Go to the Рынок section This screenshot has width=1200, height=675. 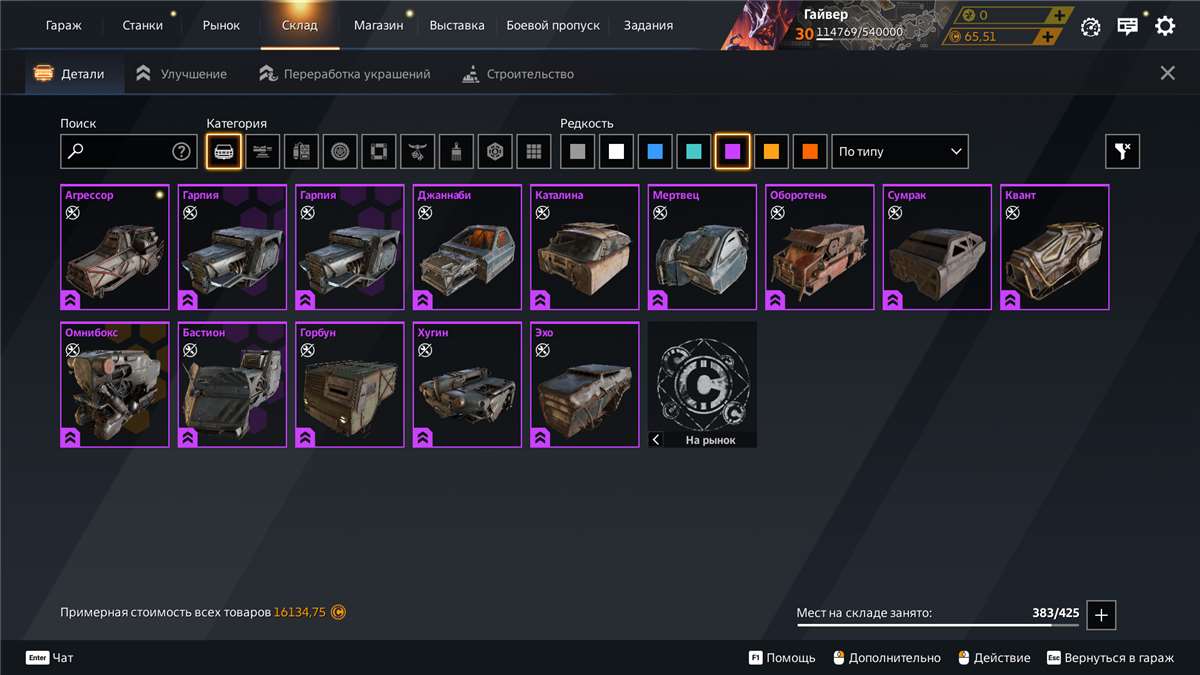click(x=221, y=25)
